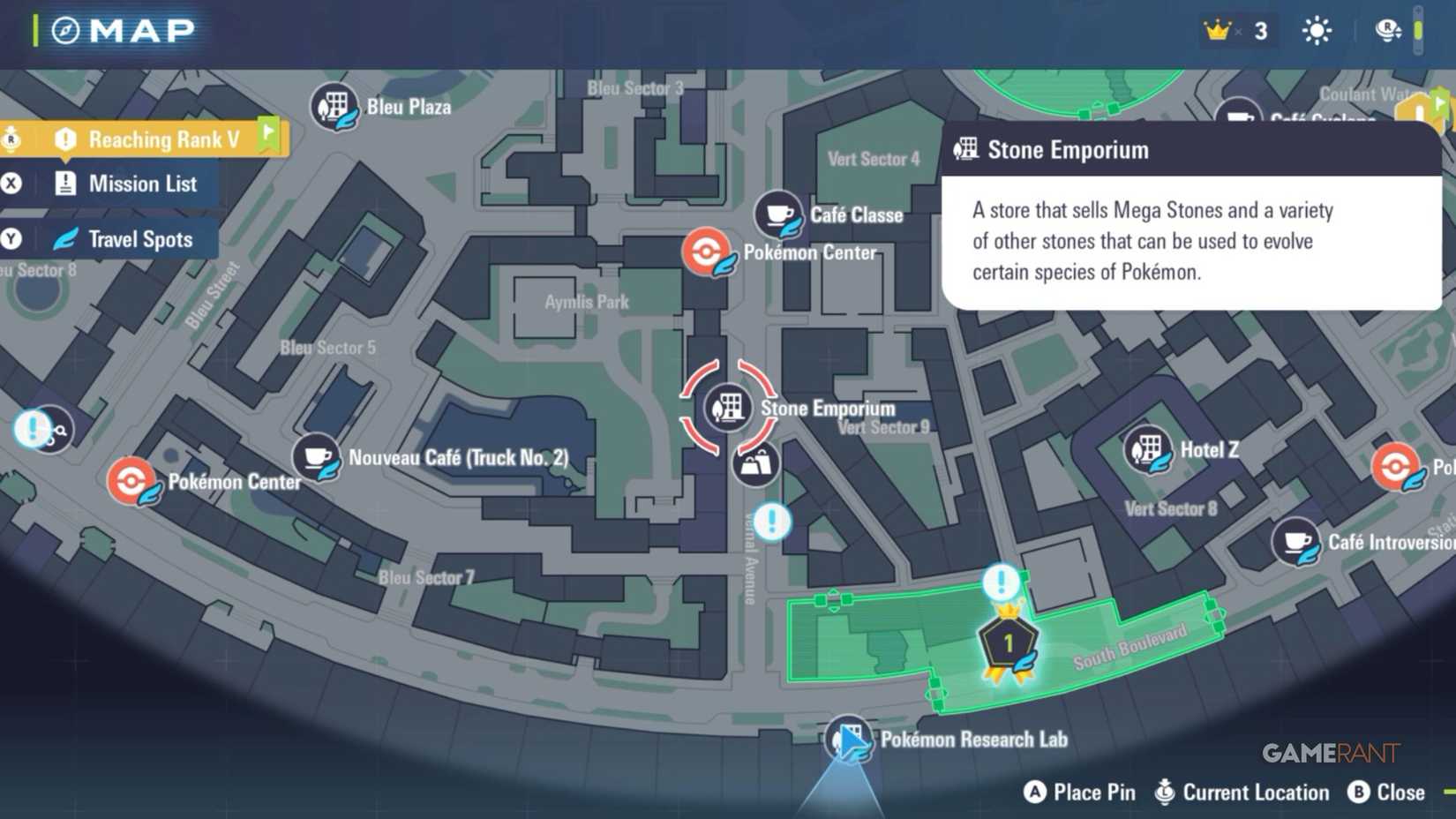Click the exclamation marker below Stone Emporium

pyautogui.click(x=772, y=522)
